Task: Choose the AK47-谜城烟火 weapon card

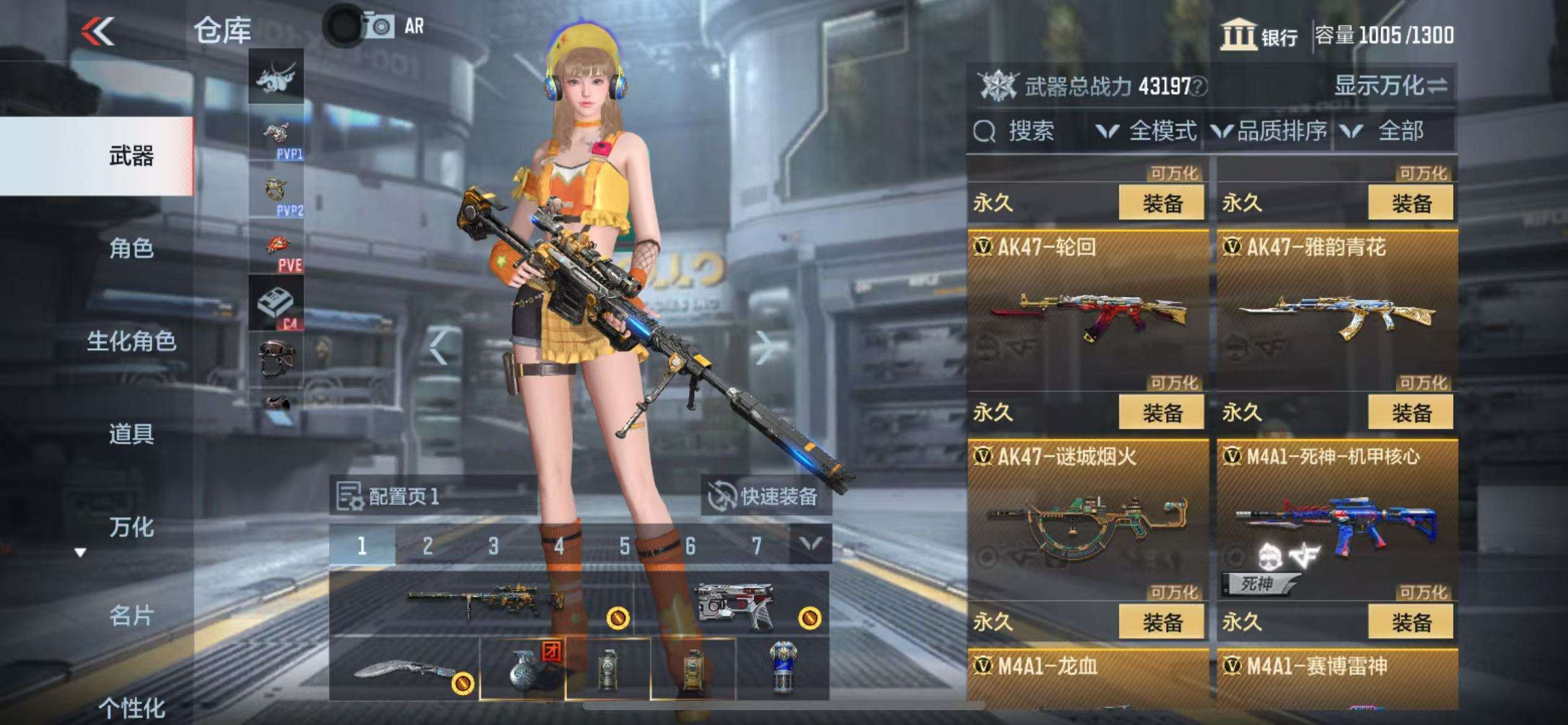Action: tap(1087, 519)
